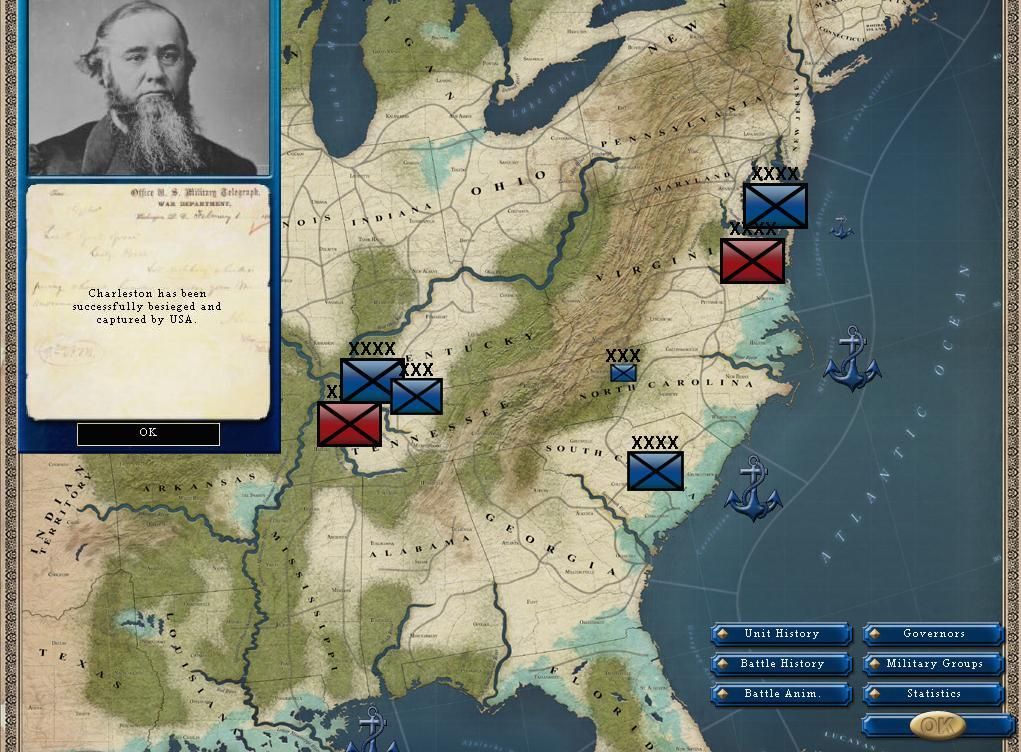Open the Unit History screen
The width and height of the screenshot is (1021, 752).
781,634
